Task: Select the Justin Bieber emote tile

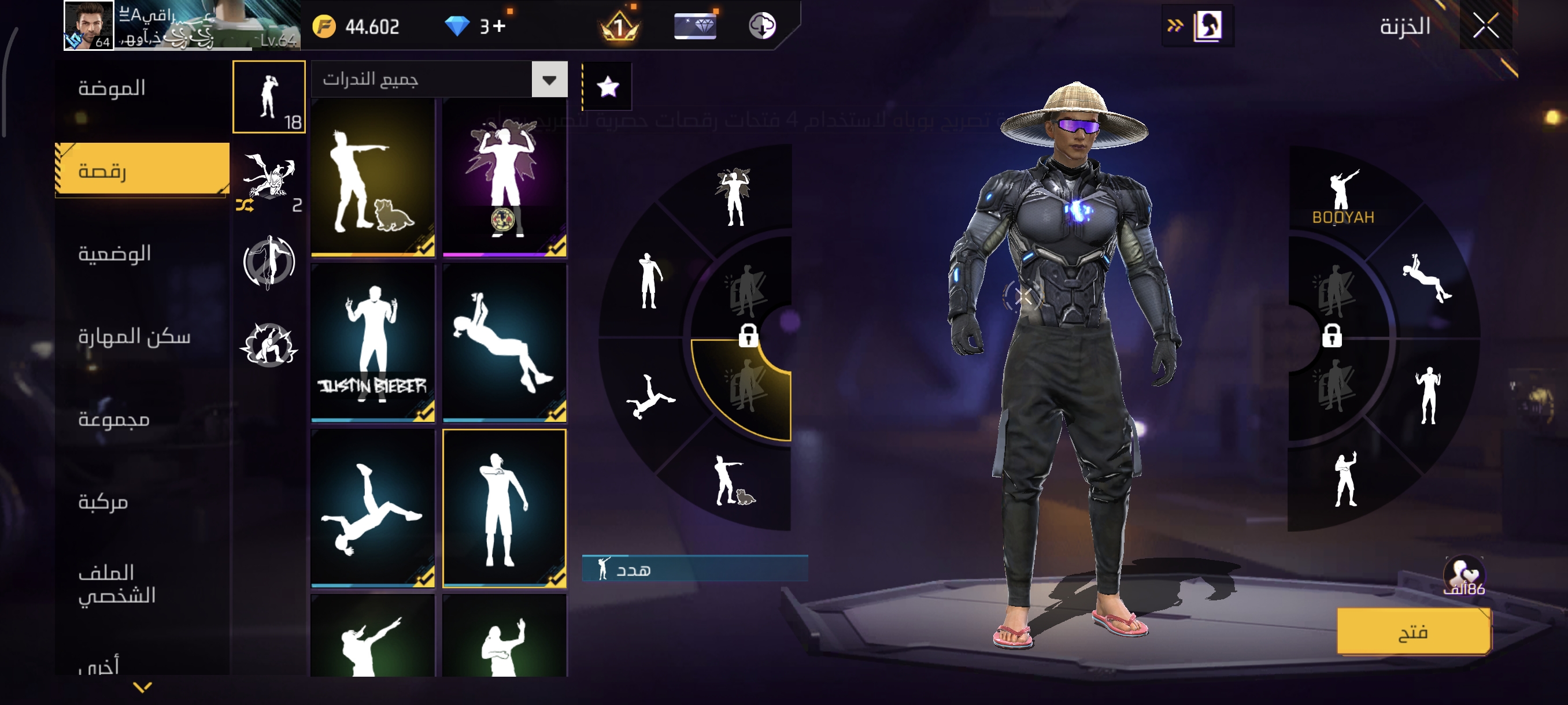Action: (x=372, y=343)
